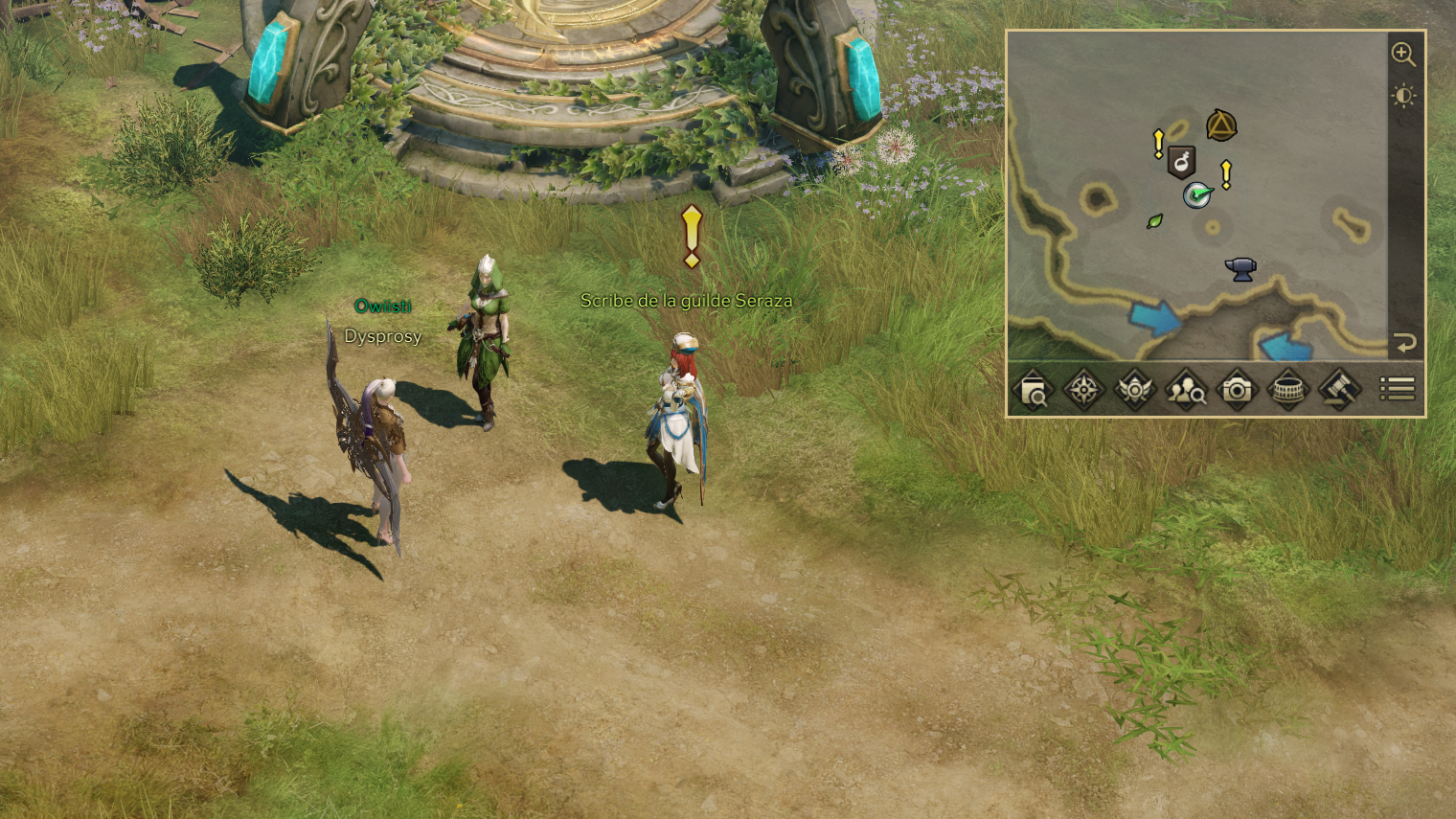Select the potion merchant marker on the minimap

tap(1182, 162)
